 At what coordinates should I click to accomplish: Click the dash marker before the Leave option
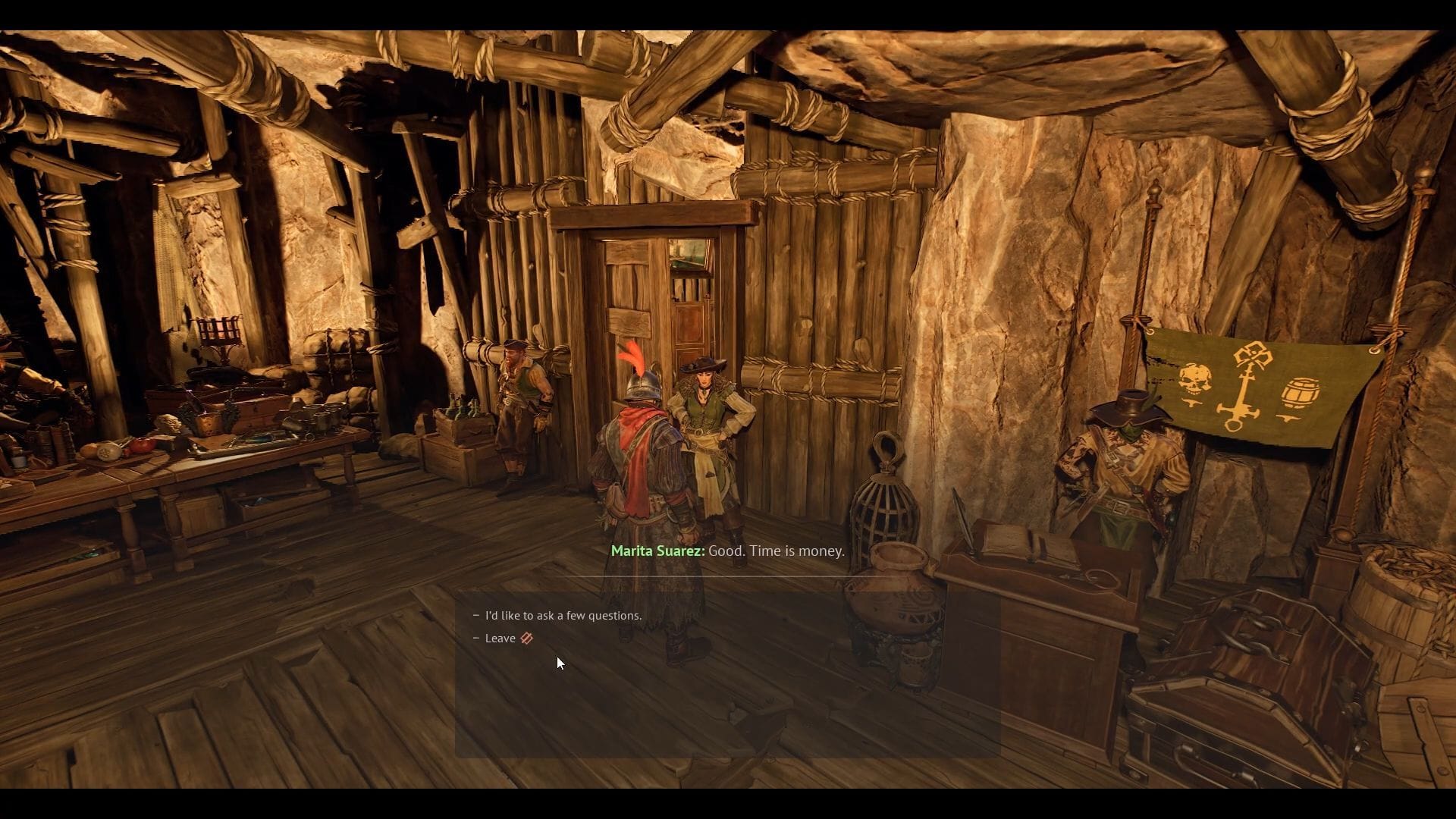(x=476, y=638)
